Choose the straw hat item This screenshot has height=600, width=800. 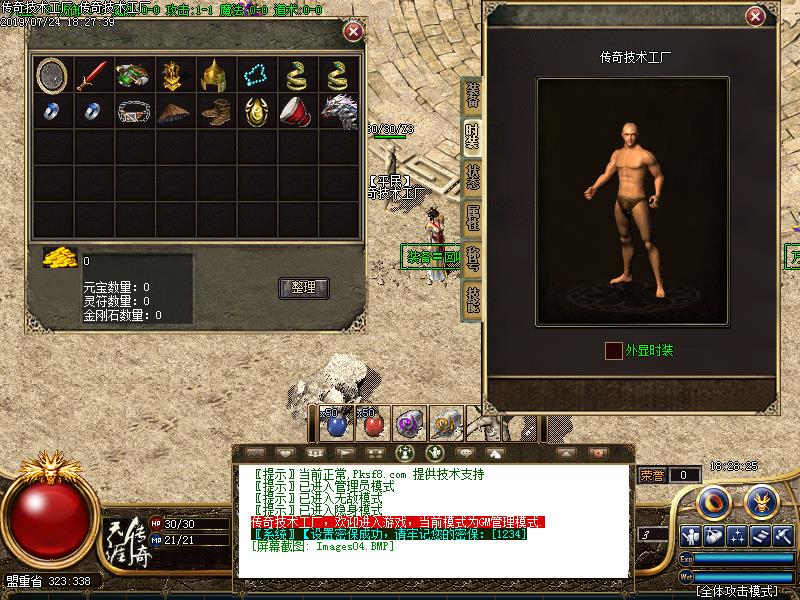coord(173,111)
